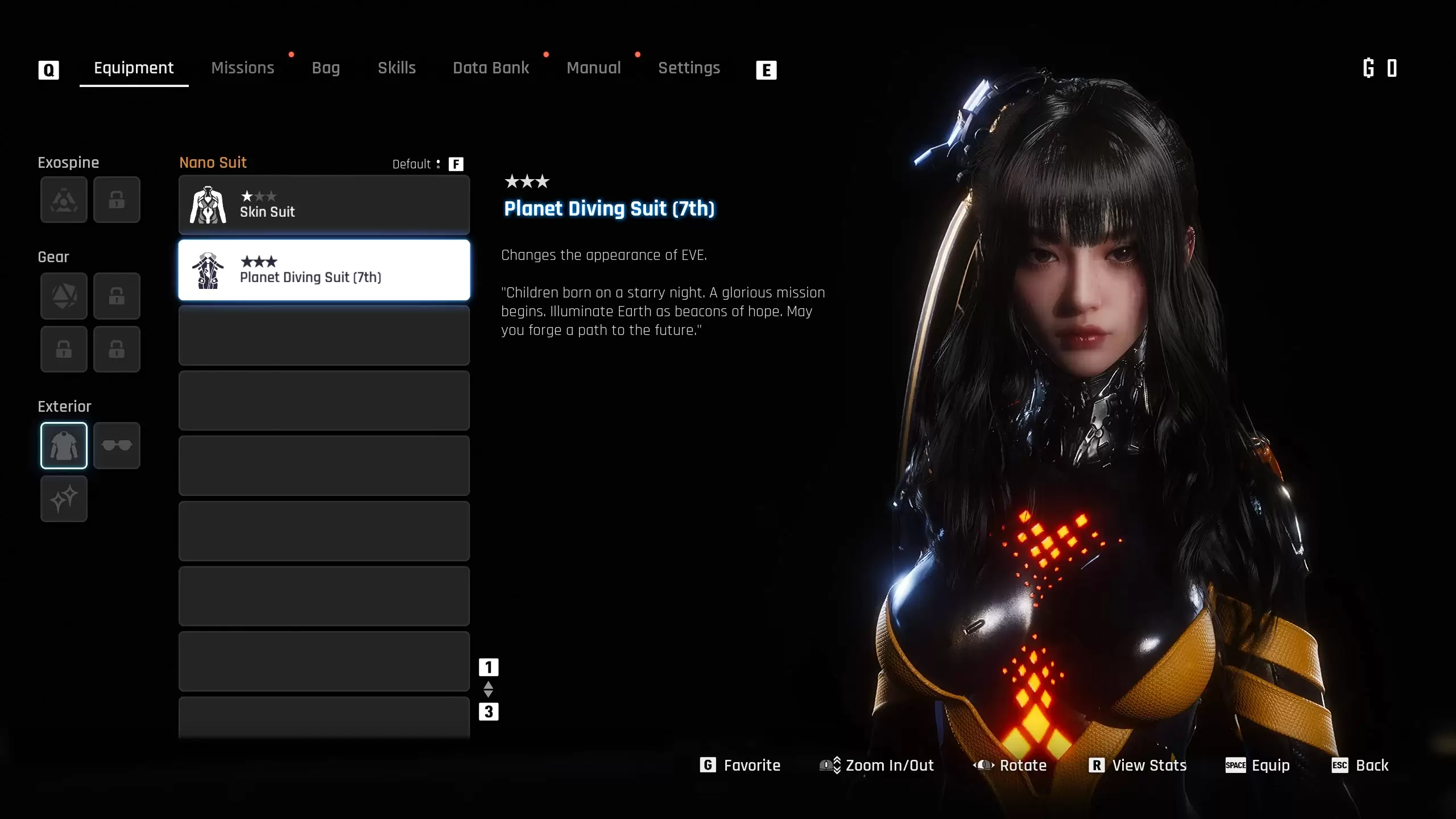Select the first Gear slot
The width and height of the screenshot is (1456, 819).
[x=64, y=296]
